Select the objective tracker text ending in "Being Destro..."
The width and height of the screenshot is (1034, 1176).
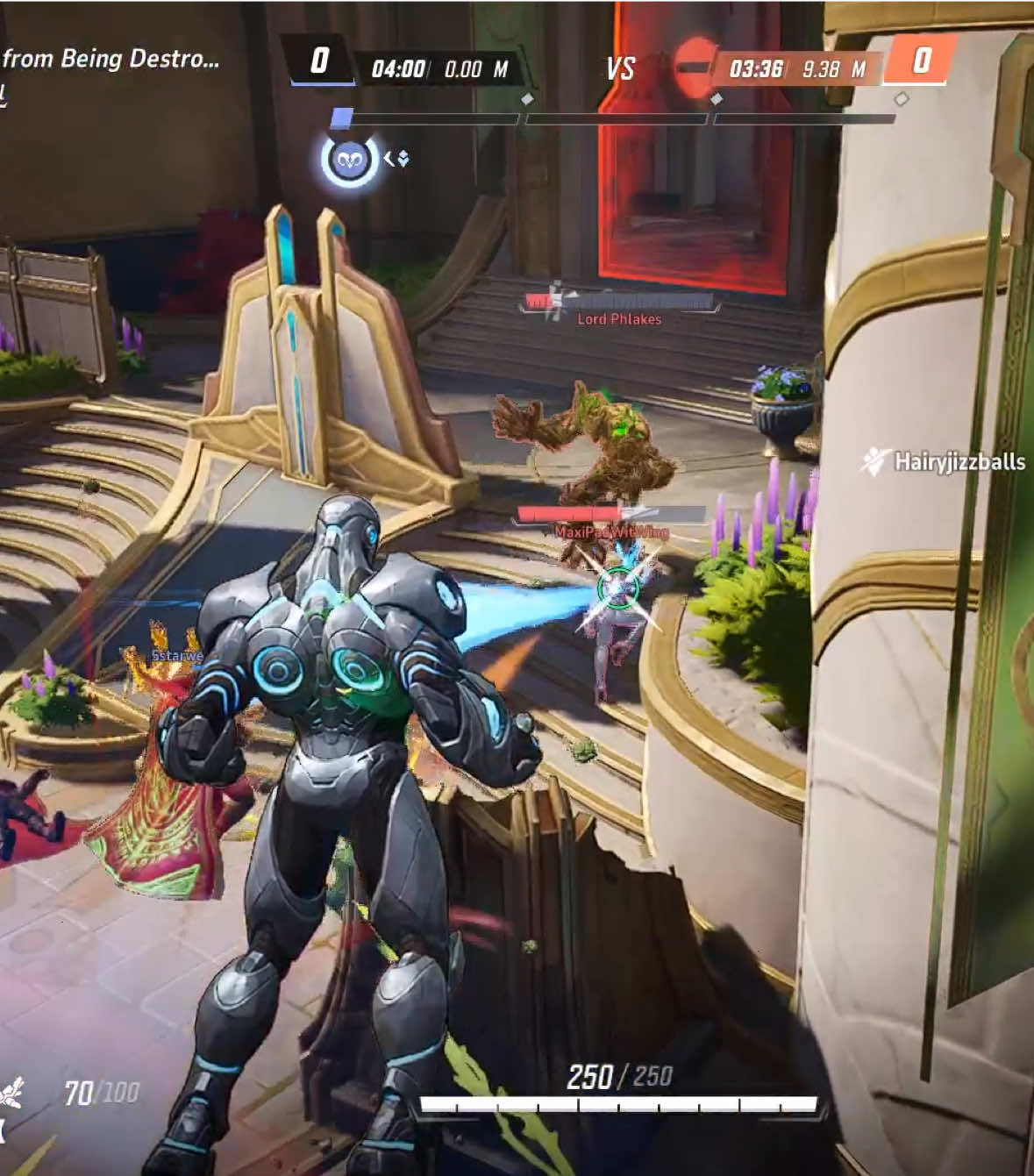tap(111, 59)
